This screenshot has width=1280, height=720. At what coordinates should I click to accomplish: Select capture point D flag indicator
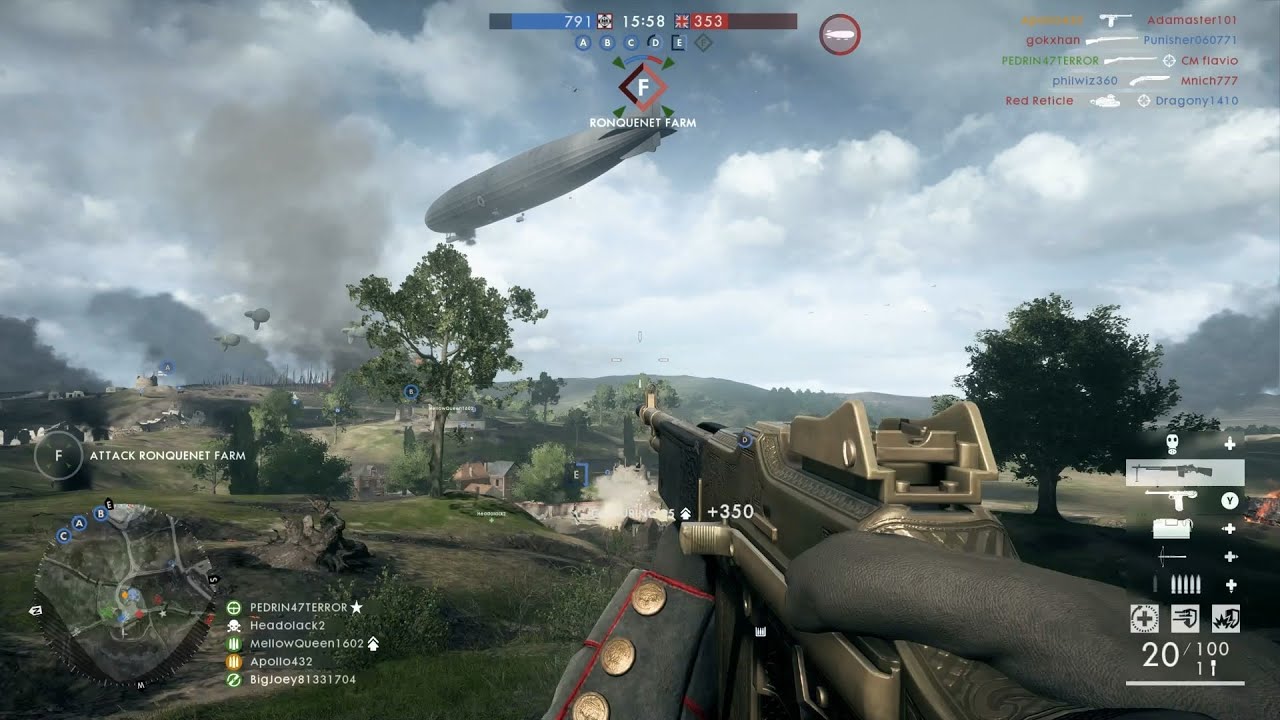[655, 42]
